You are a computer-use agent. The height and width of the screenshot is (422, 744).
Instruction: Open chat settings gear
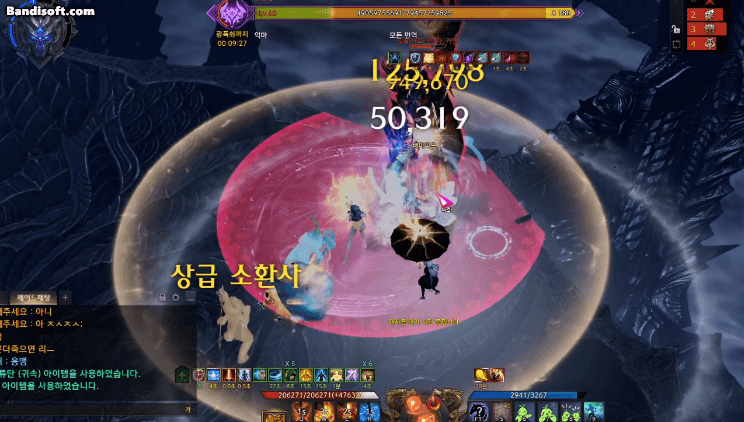pos(176,297)
